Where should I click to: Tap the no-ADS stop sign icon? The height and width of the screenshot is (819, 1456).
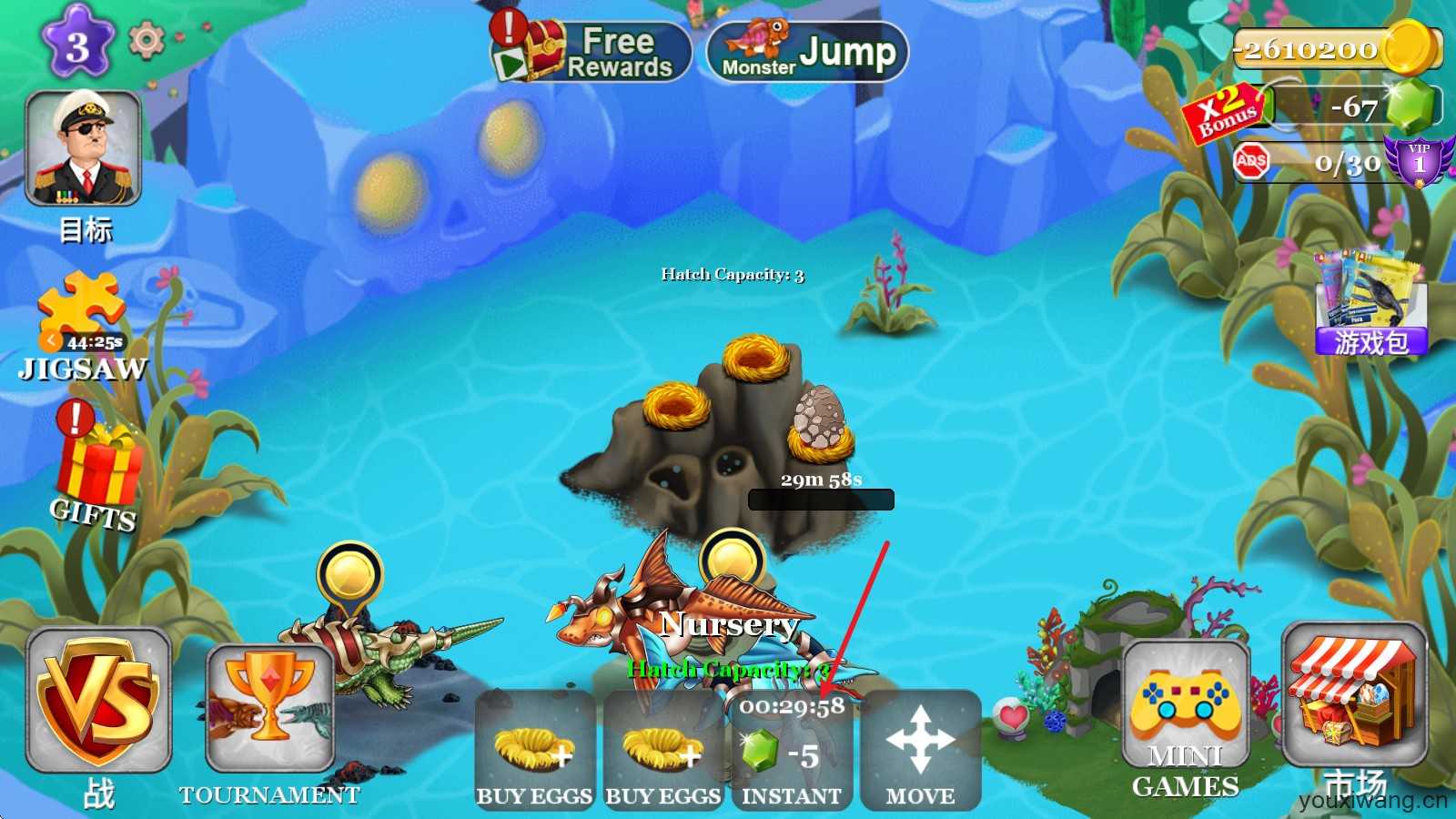point(1251,162)
